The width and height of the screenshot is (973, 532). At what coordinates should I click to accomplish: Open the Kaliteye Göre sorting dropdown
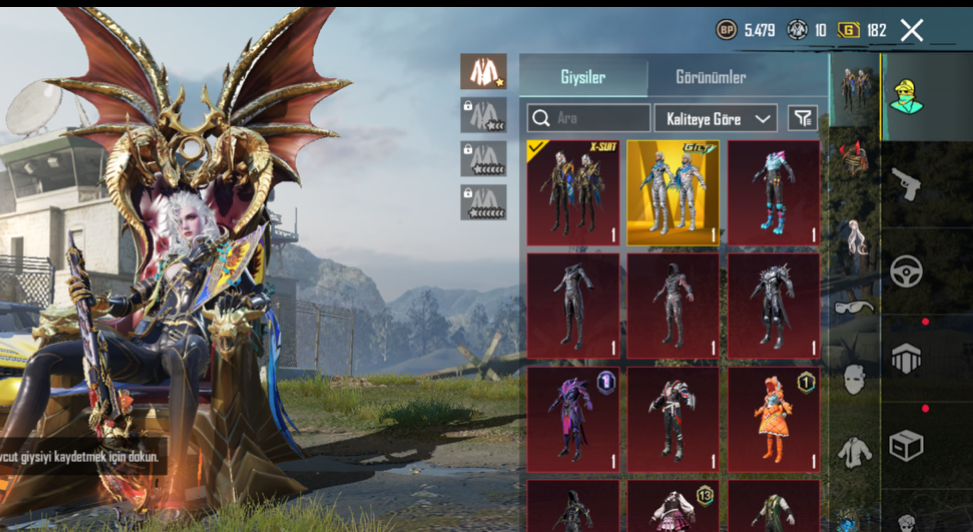tap(715, 119)
